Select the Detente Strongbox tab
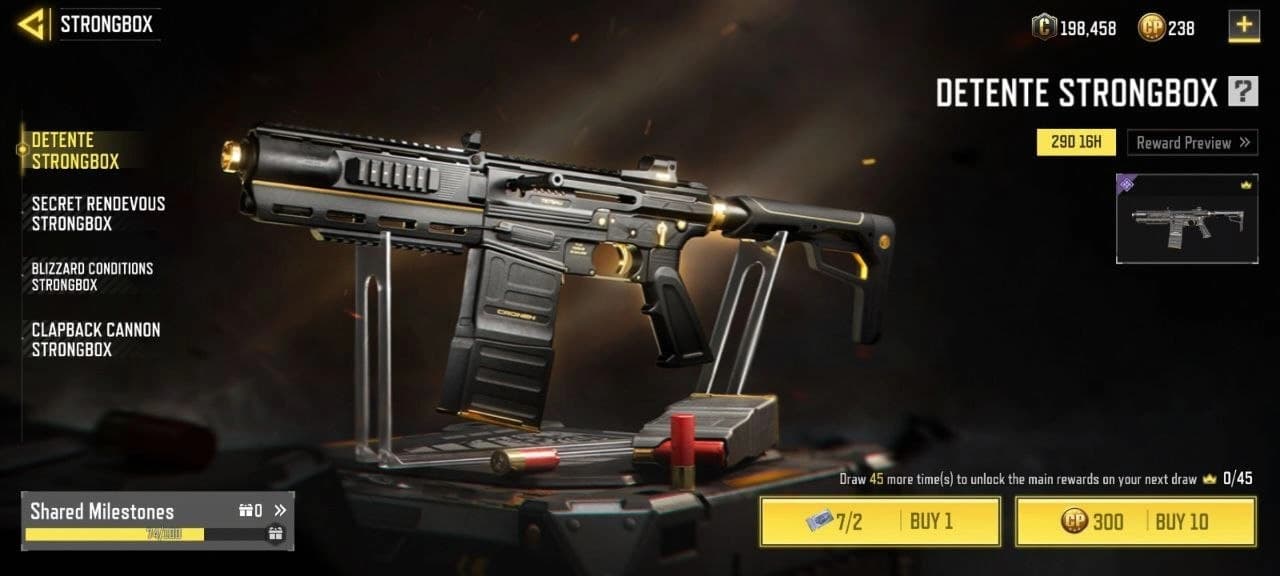Screen dimensions: 1280x576 click(76, 150)
